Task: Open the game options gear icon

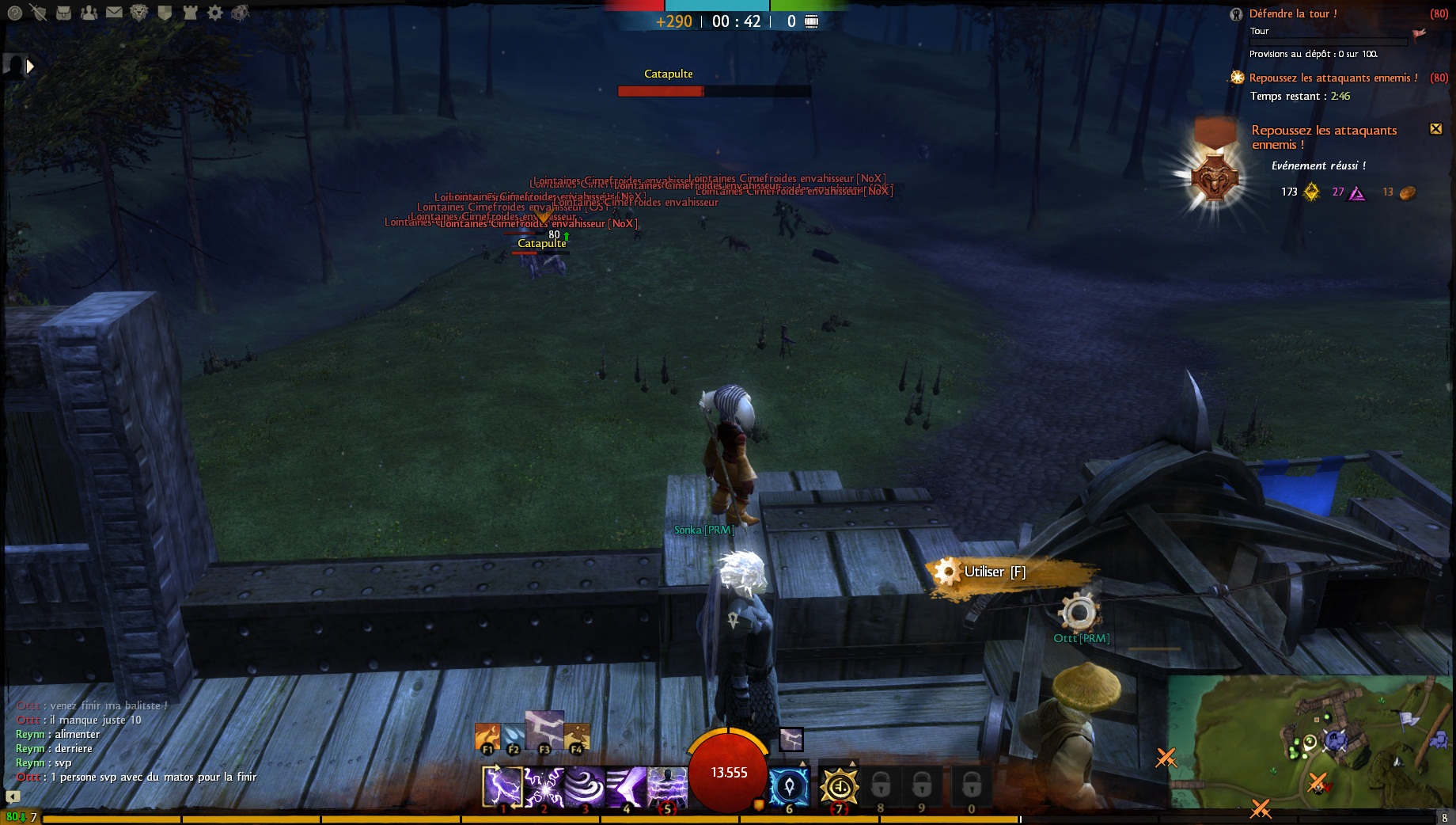Action: coord(215,13)
